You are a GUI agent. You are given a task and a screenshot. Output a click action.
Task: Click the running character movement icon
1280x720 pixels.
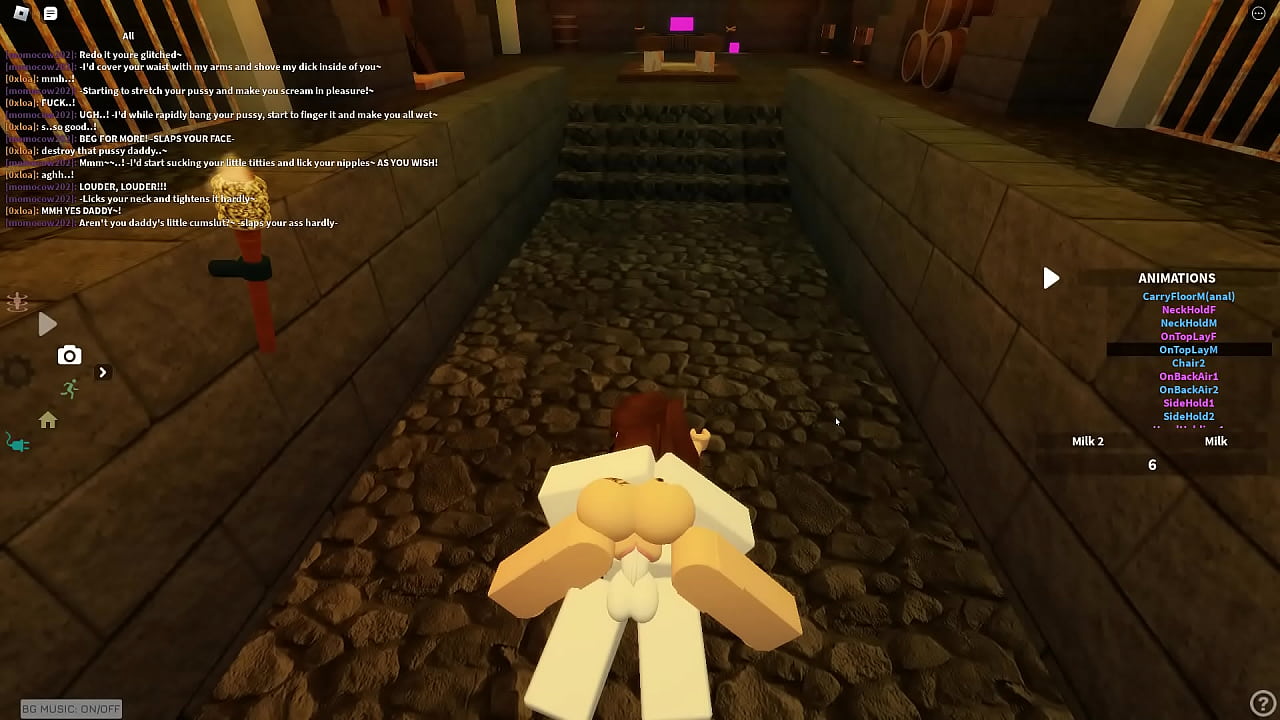70,389
